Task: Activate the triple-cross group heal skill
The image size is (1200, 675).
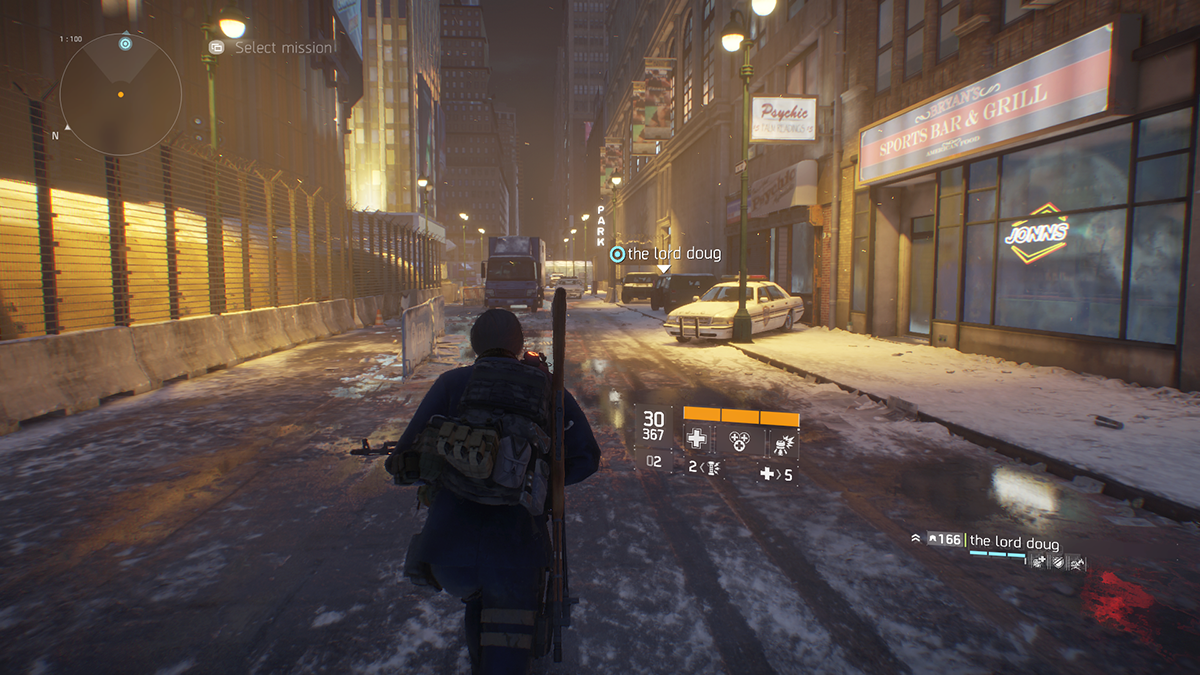Action: click(x=738, y=439)
